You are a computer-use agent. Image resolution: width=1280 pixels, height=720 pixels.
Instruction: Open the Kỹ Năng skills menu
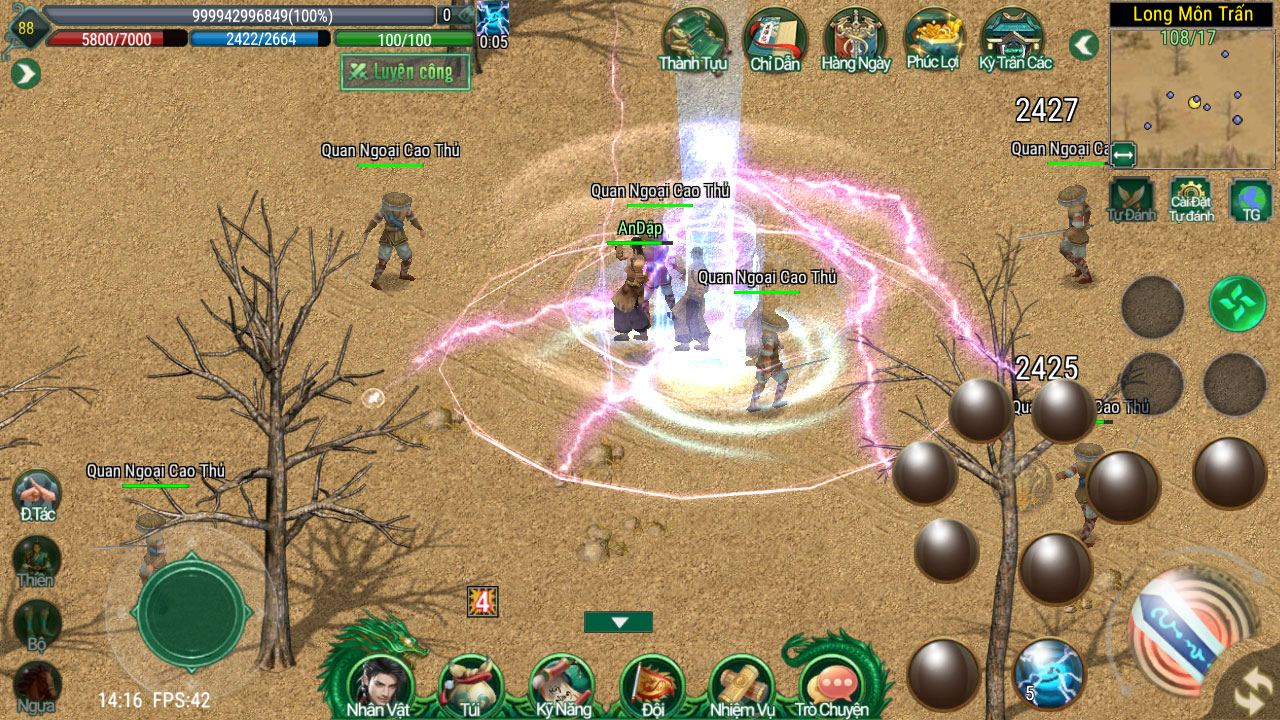560,684
